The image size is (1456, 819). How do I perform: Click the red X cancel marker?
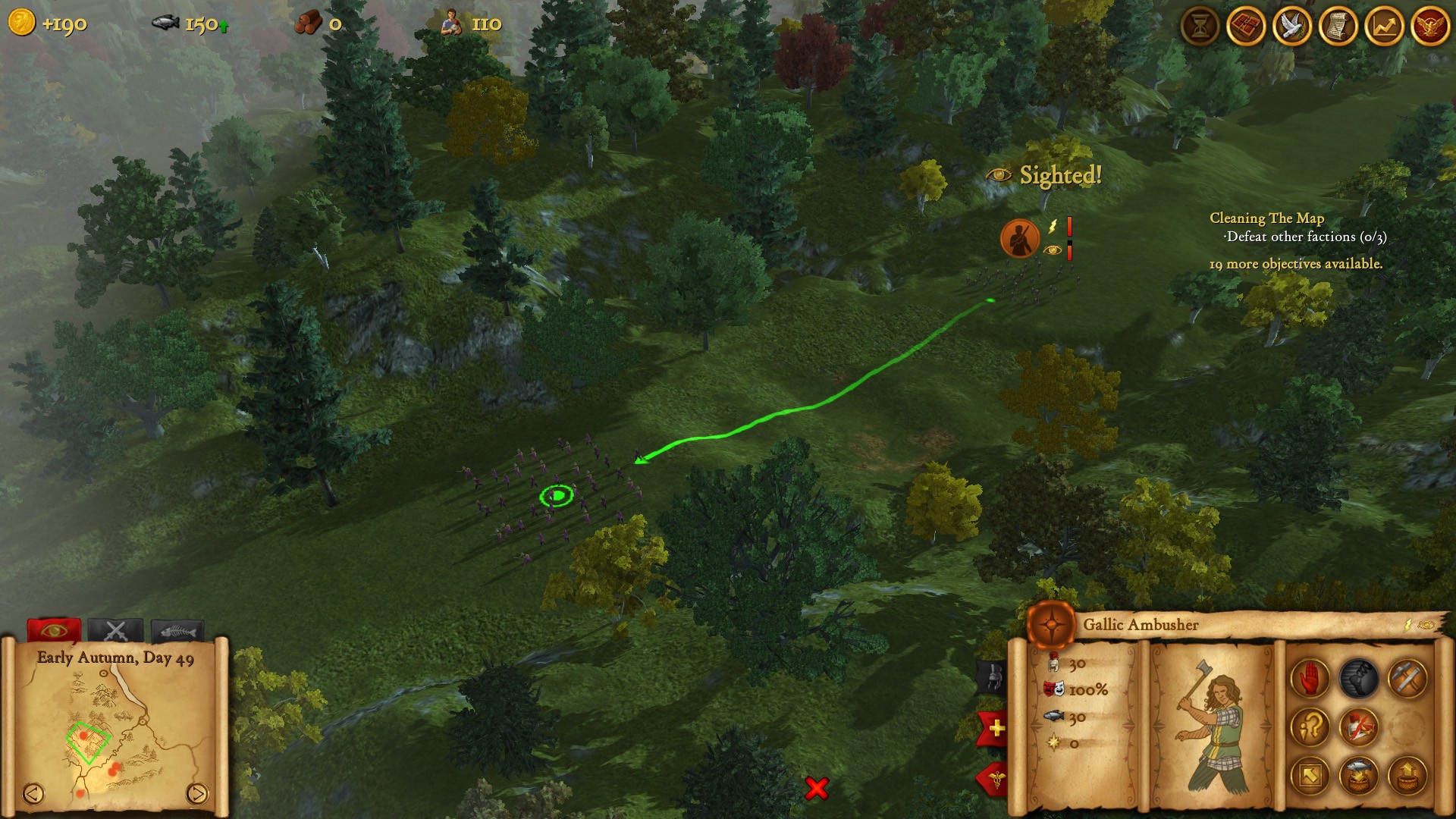[817, 788]
